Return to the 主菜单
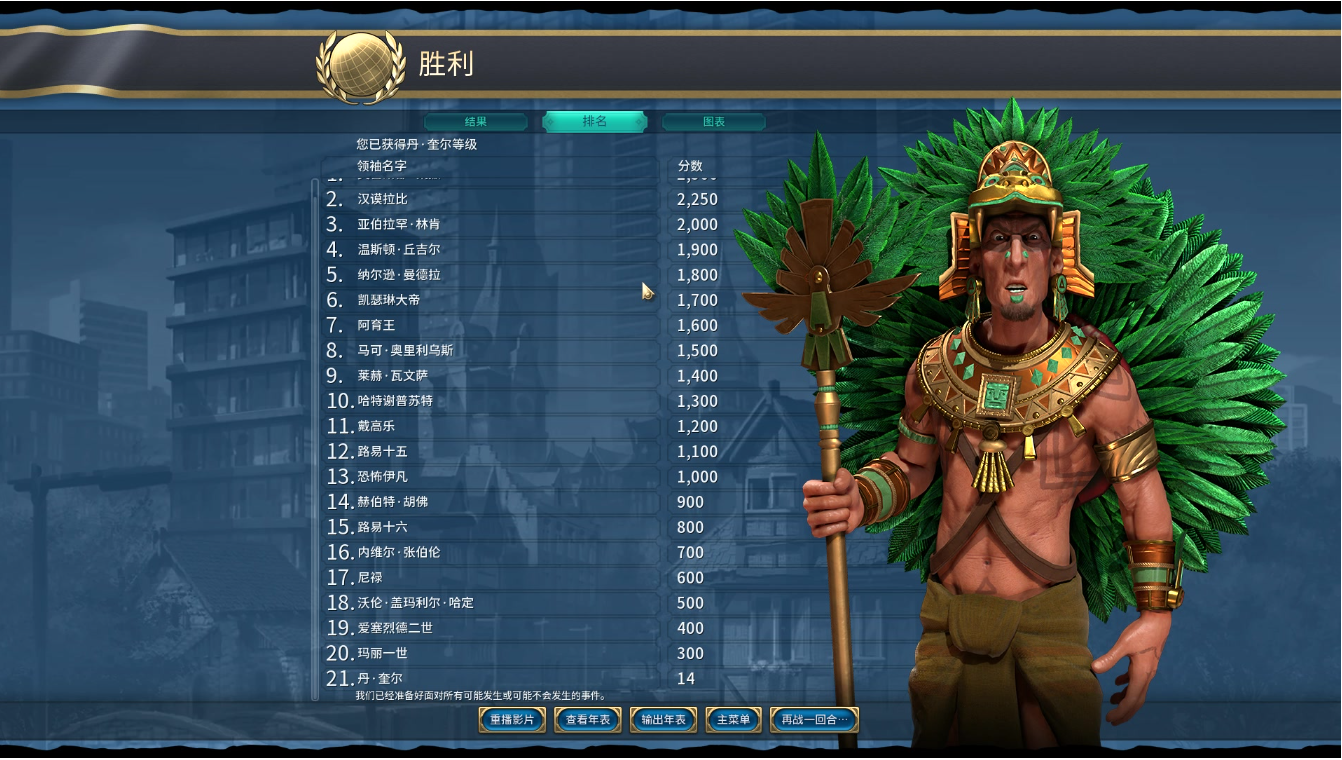This screenshot has height=760, width=1342. (x=731, y=719)
